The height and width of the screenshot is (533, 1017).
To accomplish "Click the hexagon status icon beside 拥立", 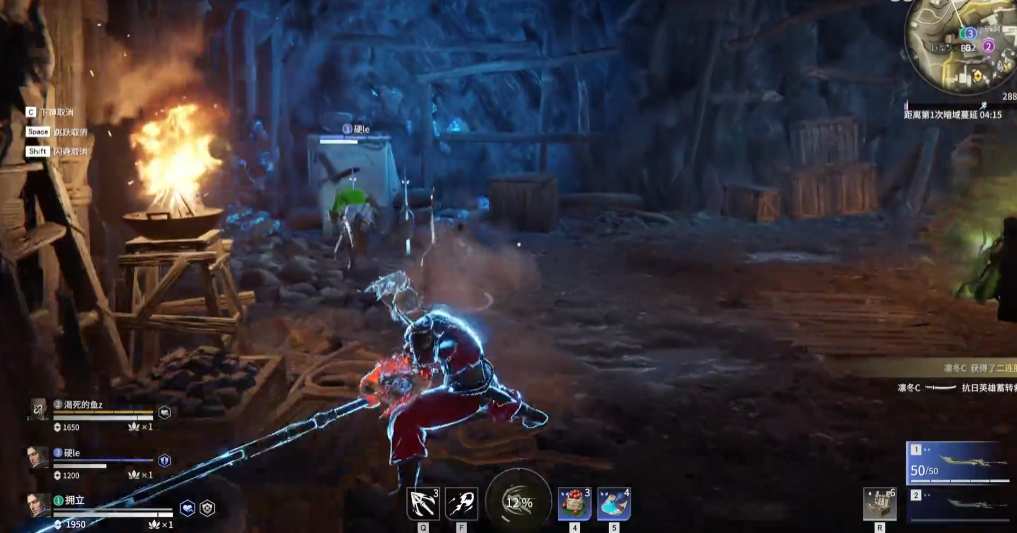I will pos(207,508).
